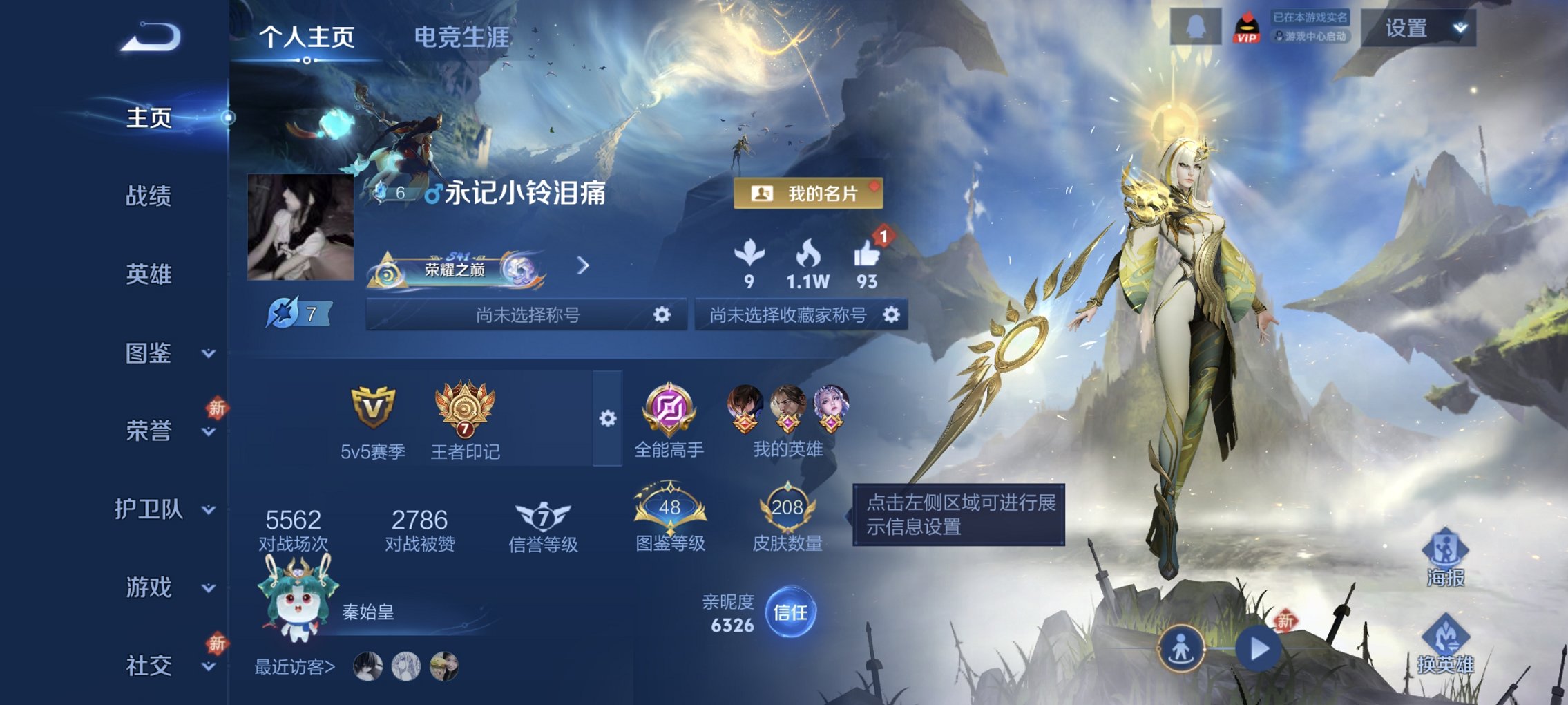The width and height of the screenshot is (1568, 705).
Task: Click the game logo in the top-left corner
Action: tap(149, 38)
